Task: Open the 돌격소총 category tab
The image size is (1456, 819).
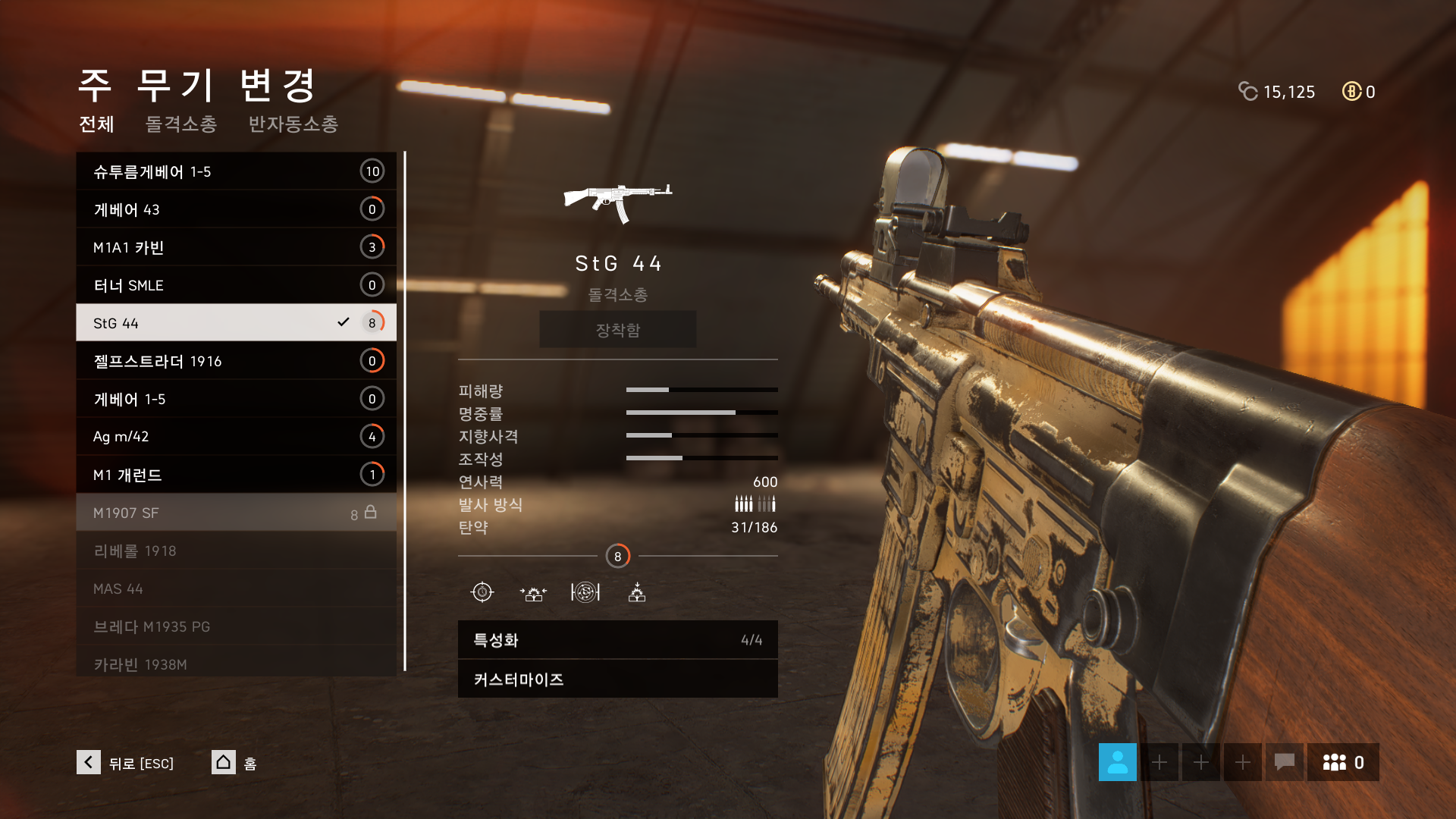Action: (x=181, y=124)
